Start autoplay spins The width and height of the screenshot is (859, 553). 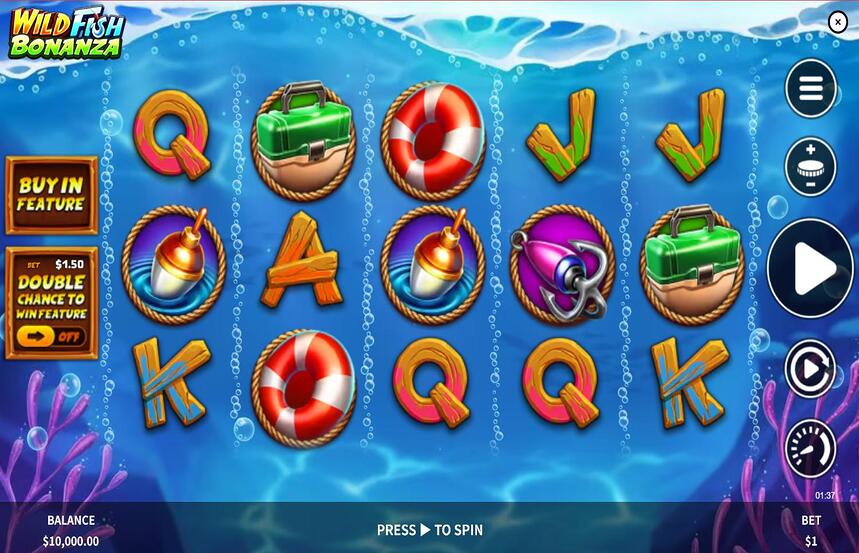[810, 369]
